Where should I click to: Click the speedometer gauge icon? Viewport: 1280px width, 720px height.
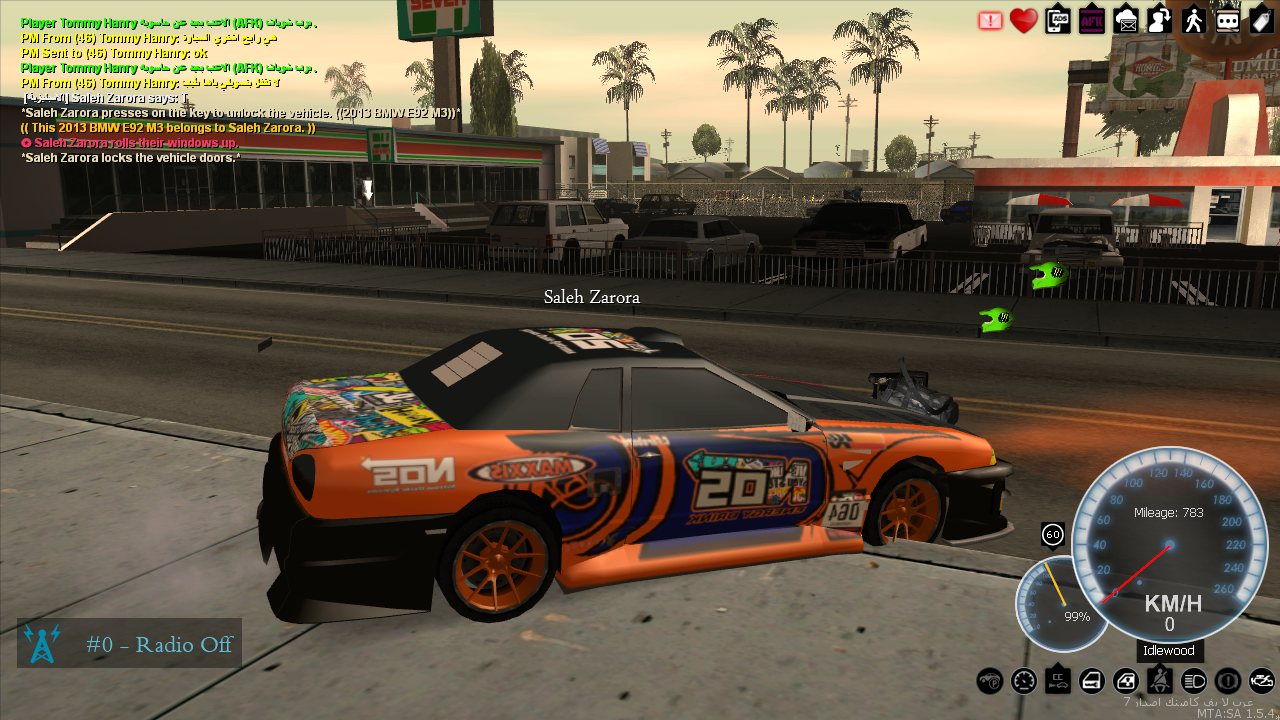pyautogui.click(x=1024, y=681)
